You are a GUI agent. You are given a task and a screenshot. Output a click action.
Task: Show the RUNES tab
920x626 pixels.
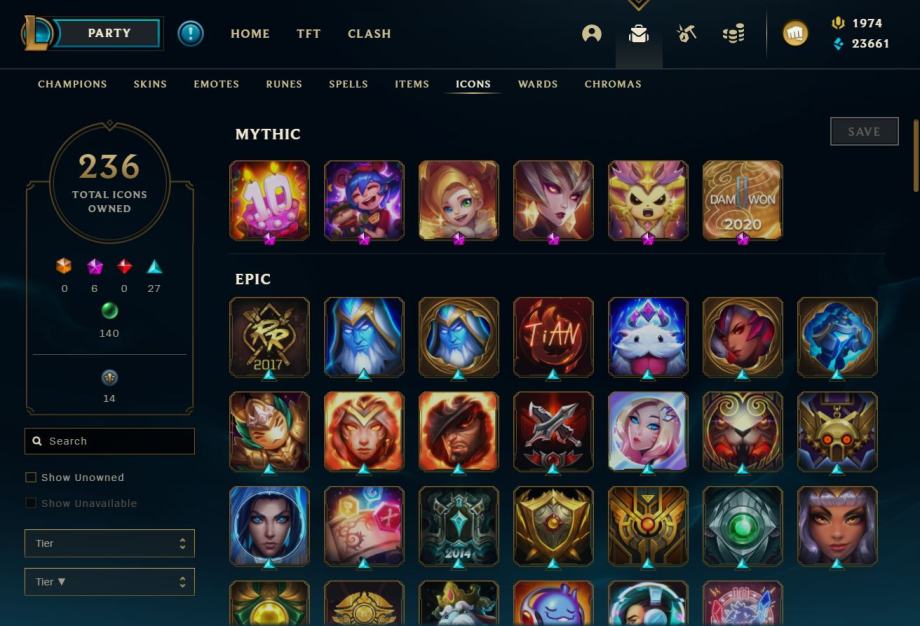click(x=284, y=84)
